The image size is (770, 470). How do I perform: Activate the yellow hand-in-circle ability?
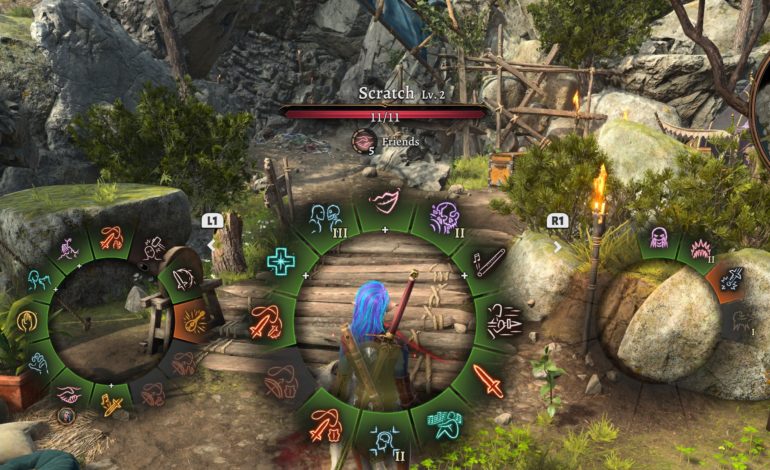(26, 322)
